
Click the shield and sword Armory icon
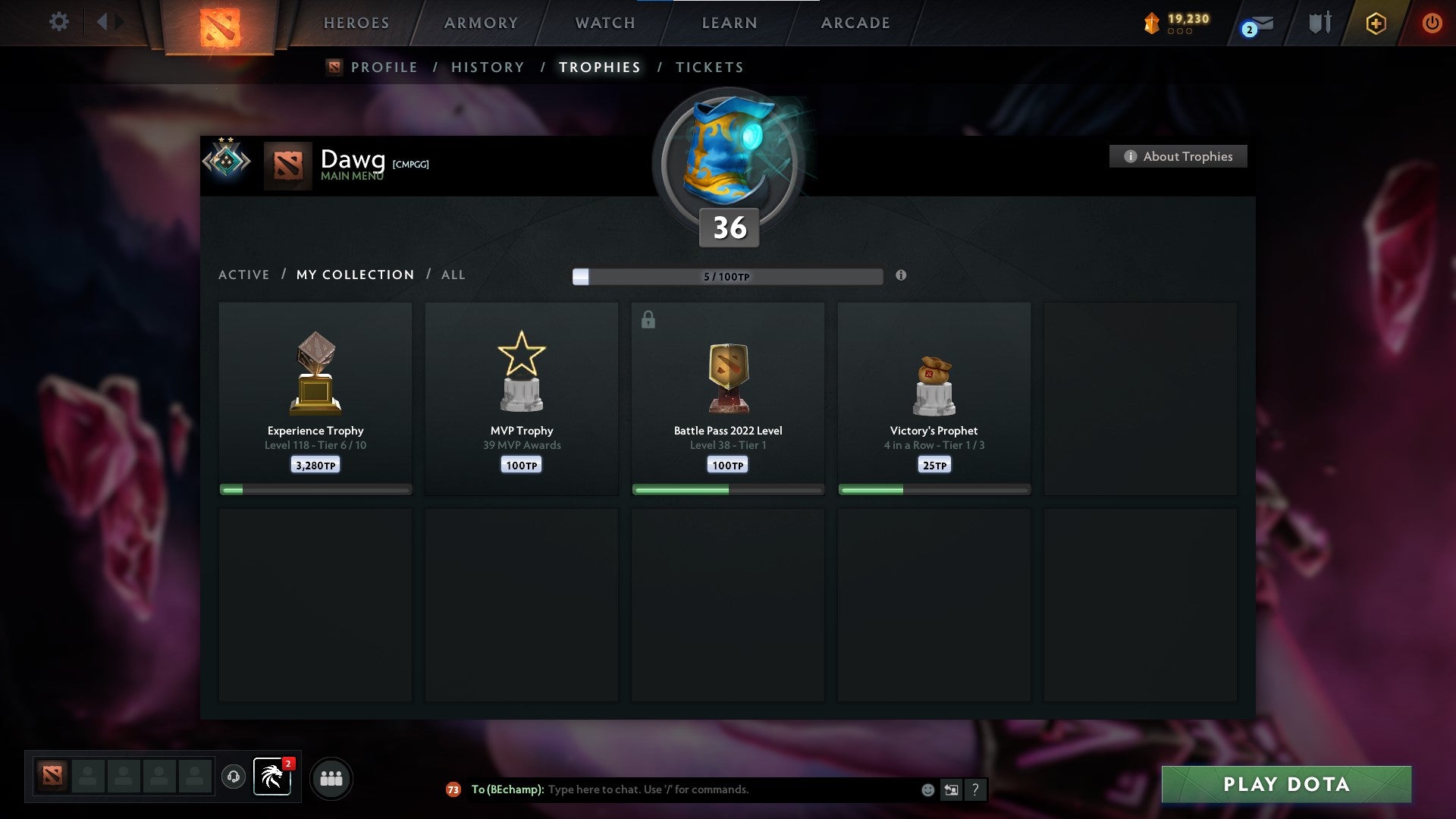coord(1318,23)
